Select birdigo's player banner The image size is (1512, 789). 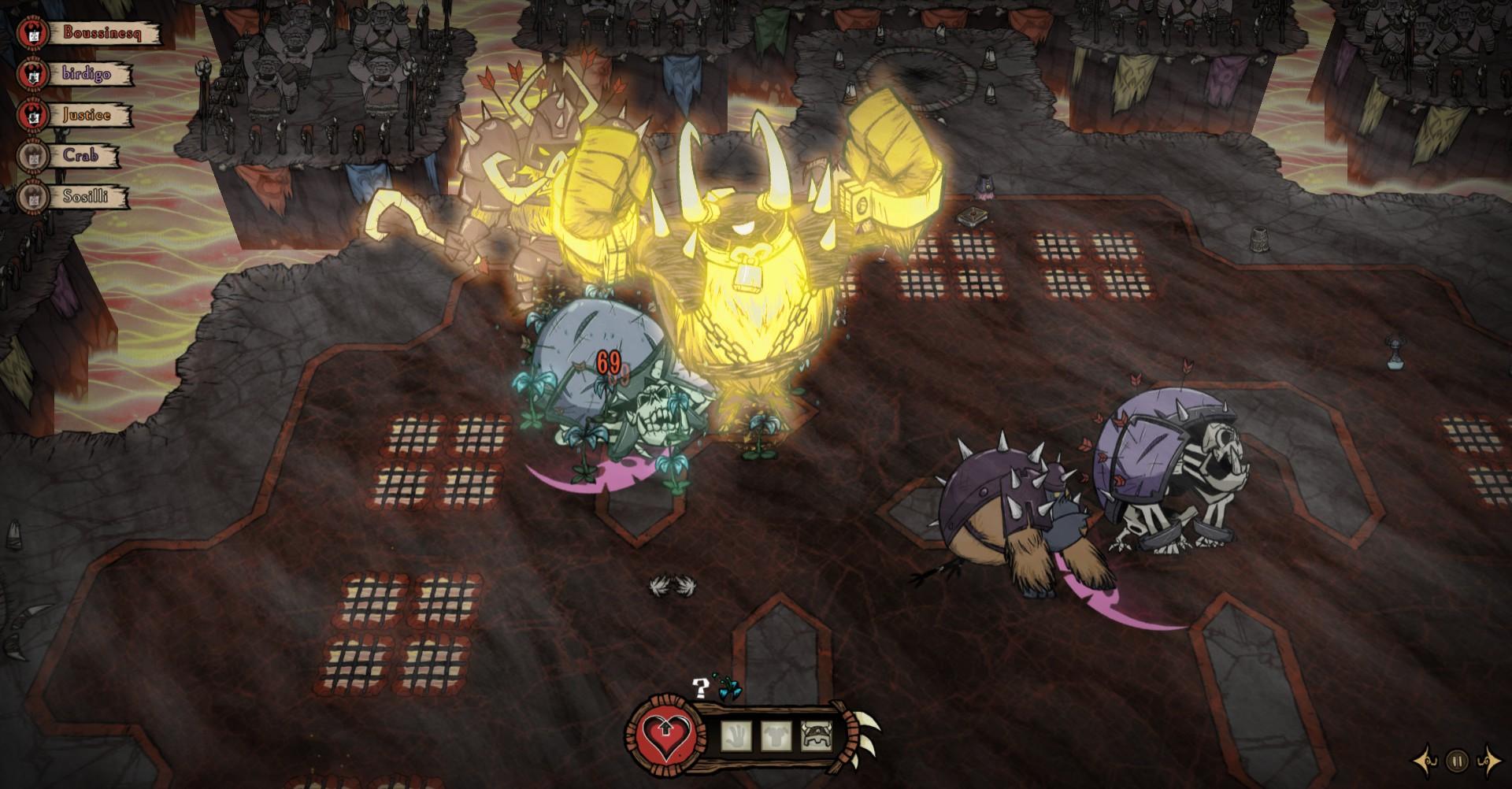pos(86,75)
